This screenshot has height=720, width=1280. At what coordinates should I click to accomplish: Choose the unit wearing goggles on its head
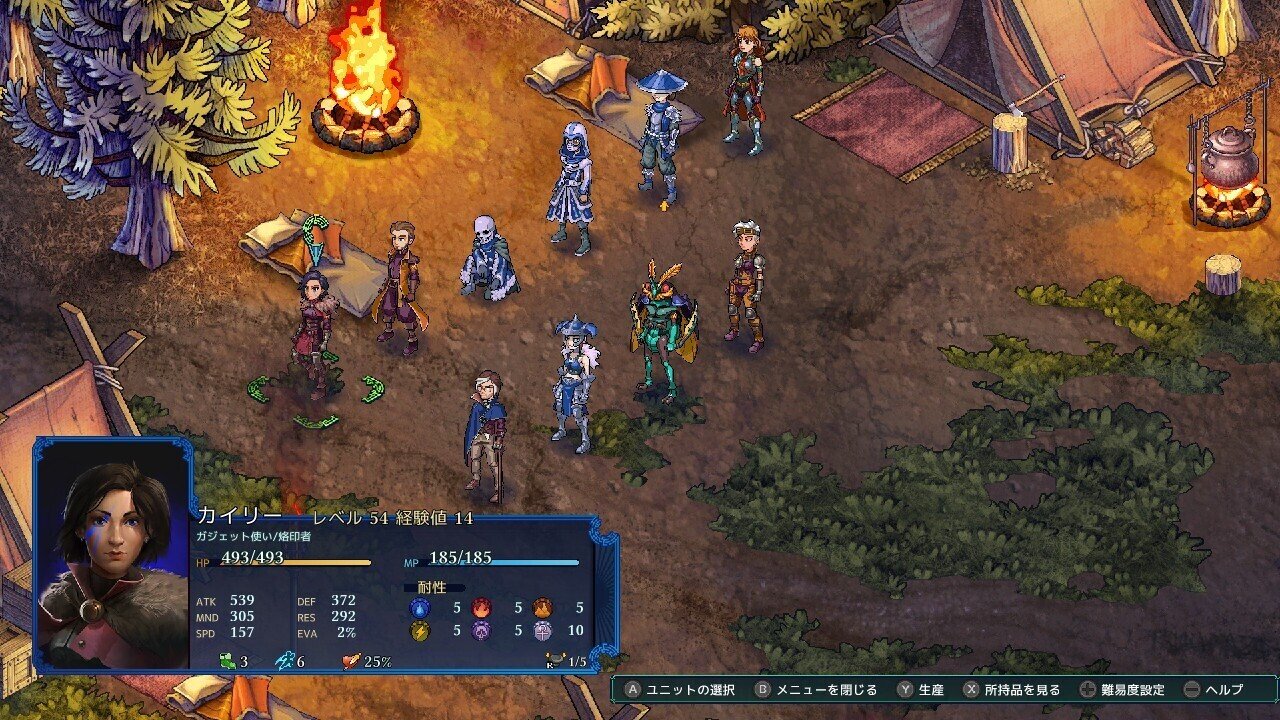point(746,285)
